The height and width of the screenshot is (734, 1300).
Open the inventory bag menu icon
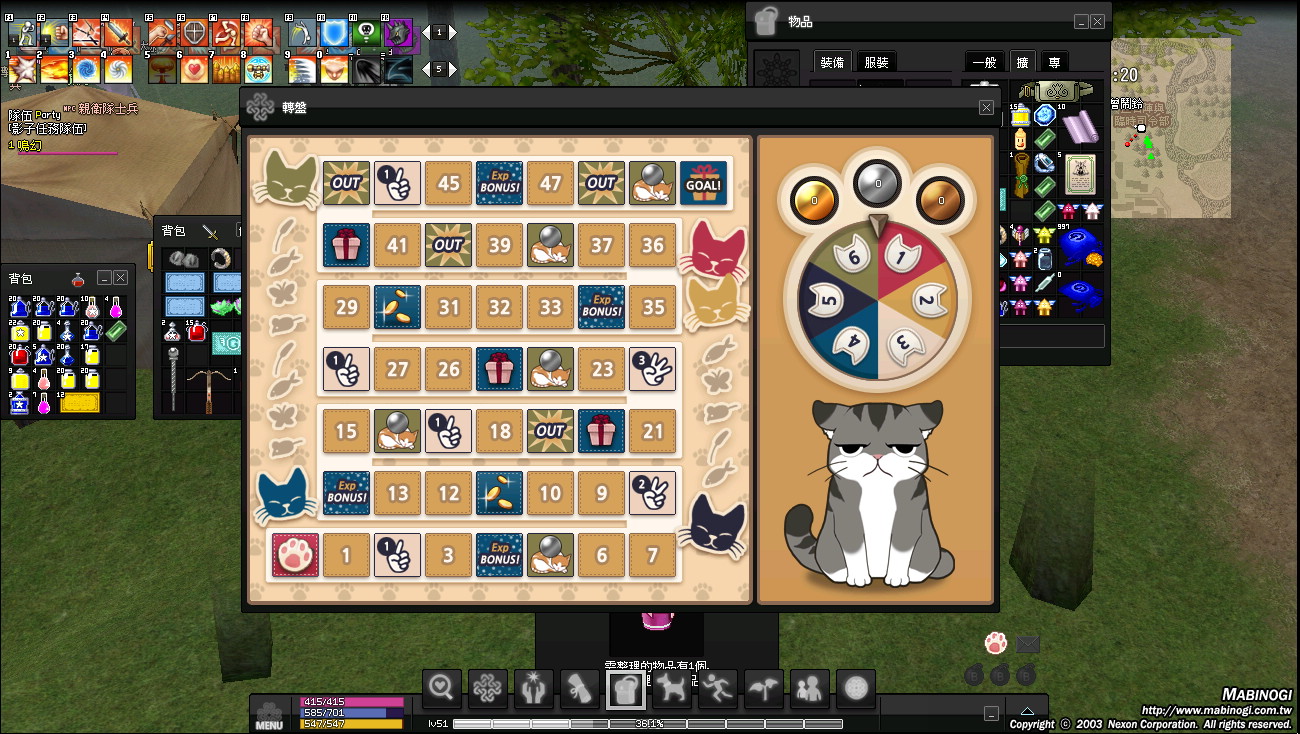click(x=625, y=688)
